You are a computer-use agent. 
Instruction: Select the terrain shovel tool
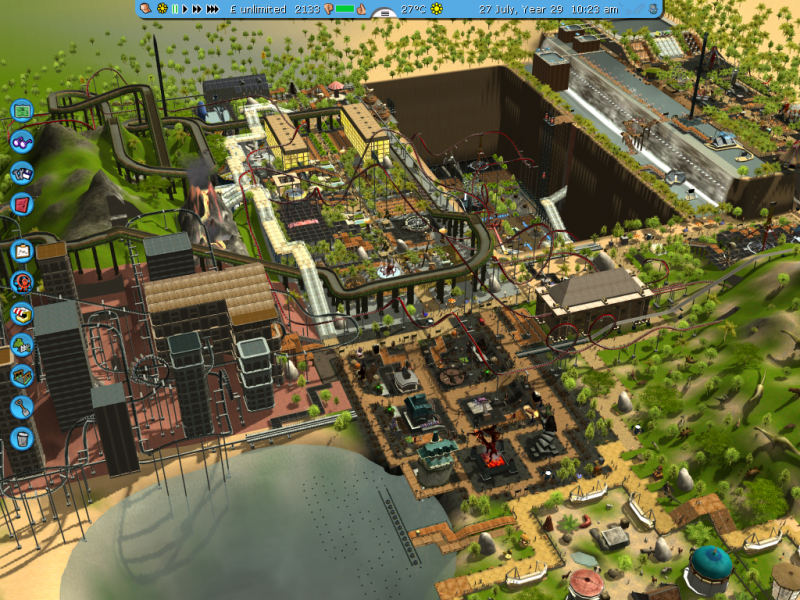(x=22, y=407)
